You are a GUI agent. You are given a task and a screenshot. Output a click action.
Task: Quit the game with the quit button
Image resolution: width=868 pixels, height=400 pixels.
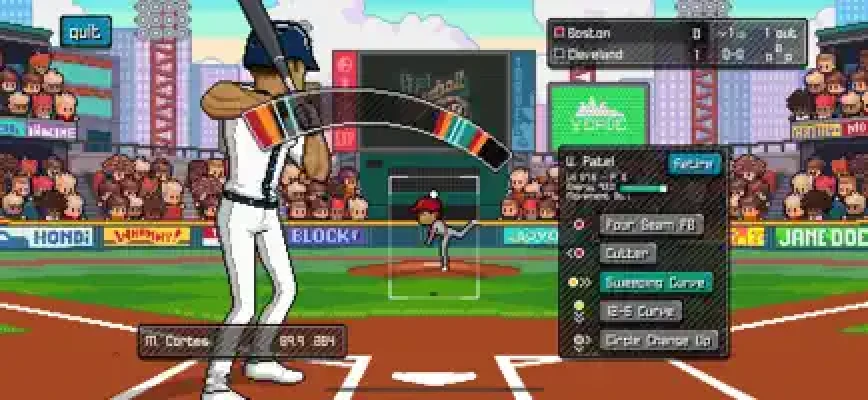coord(85,32)
